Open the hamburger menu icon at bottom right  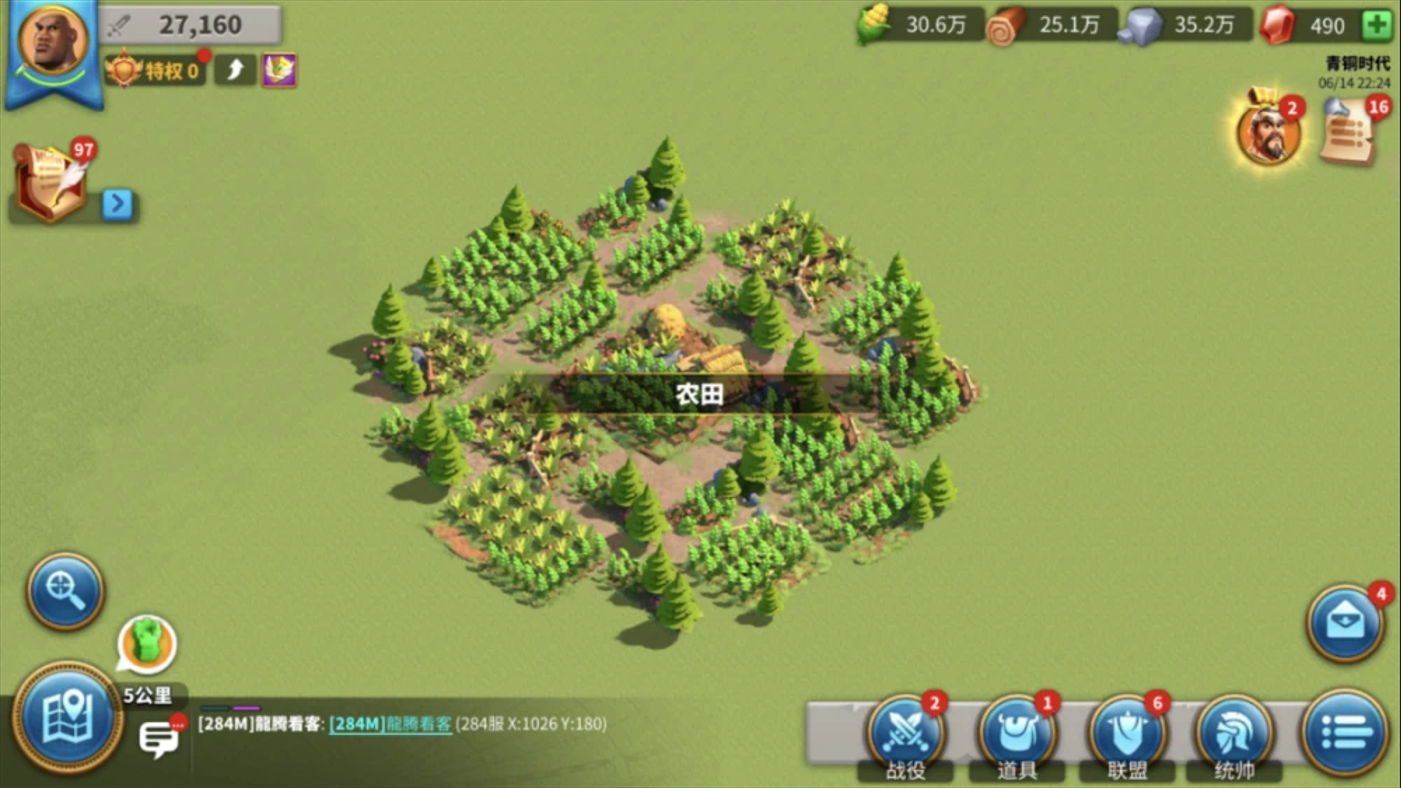pyautogui.click(x=1347, y=733)
